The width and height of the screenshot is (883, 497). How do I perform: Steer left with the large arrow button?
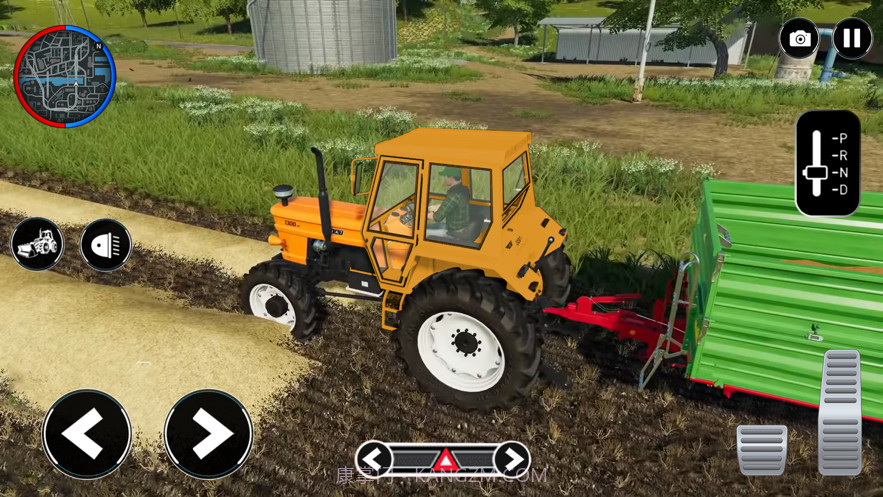(87, 434)
